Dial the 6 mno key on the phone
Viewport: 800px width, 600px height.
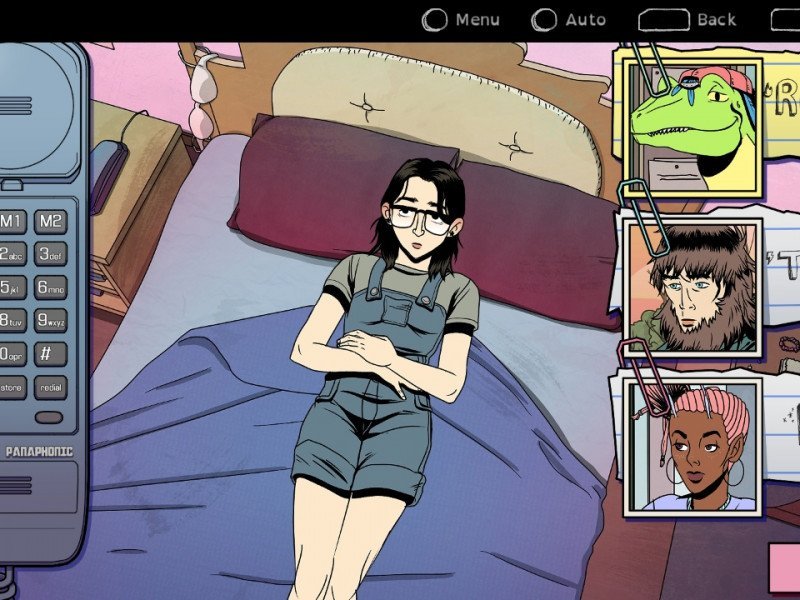click(x=51, y=288)
